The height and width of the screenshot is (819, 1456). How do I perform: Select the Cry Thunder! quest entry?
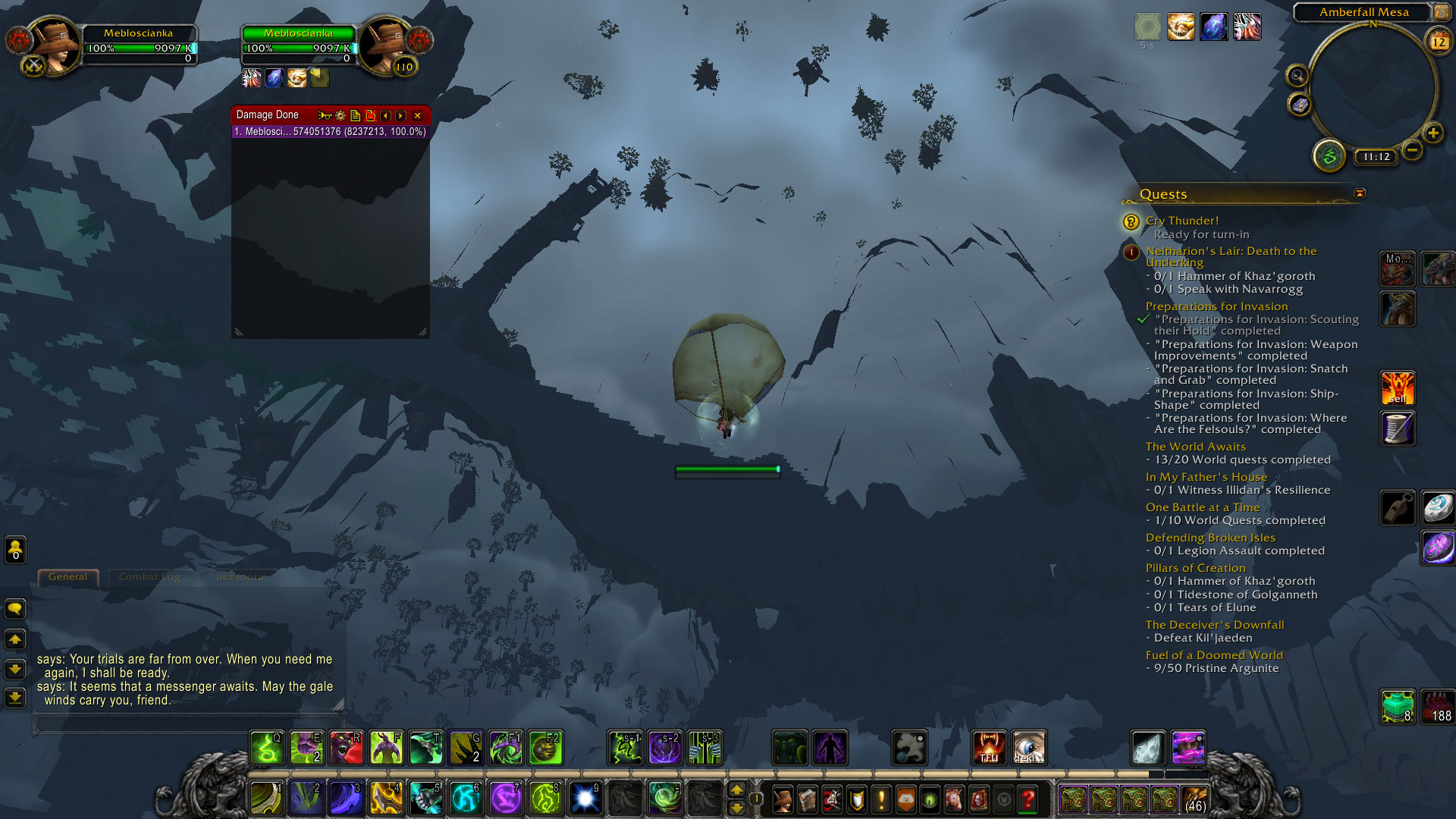1181,221
